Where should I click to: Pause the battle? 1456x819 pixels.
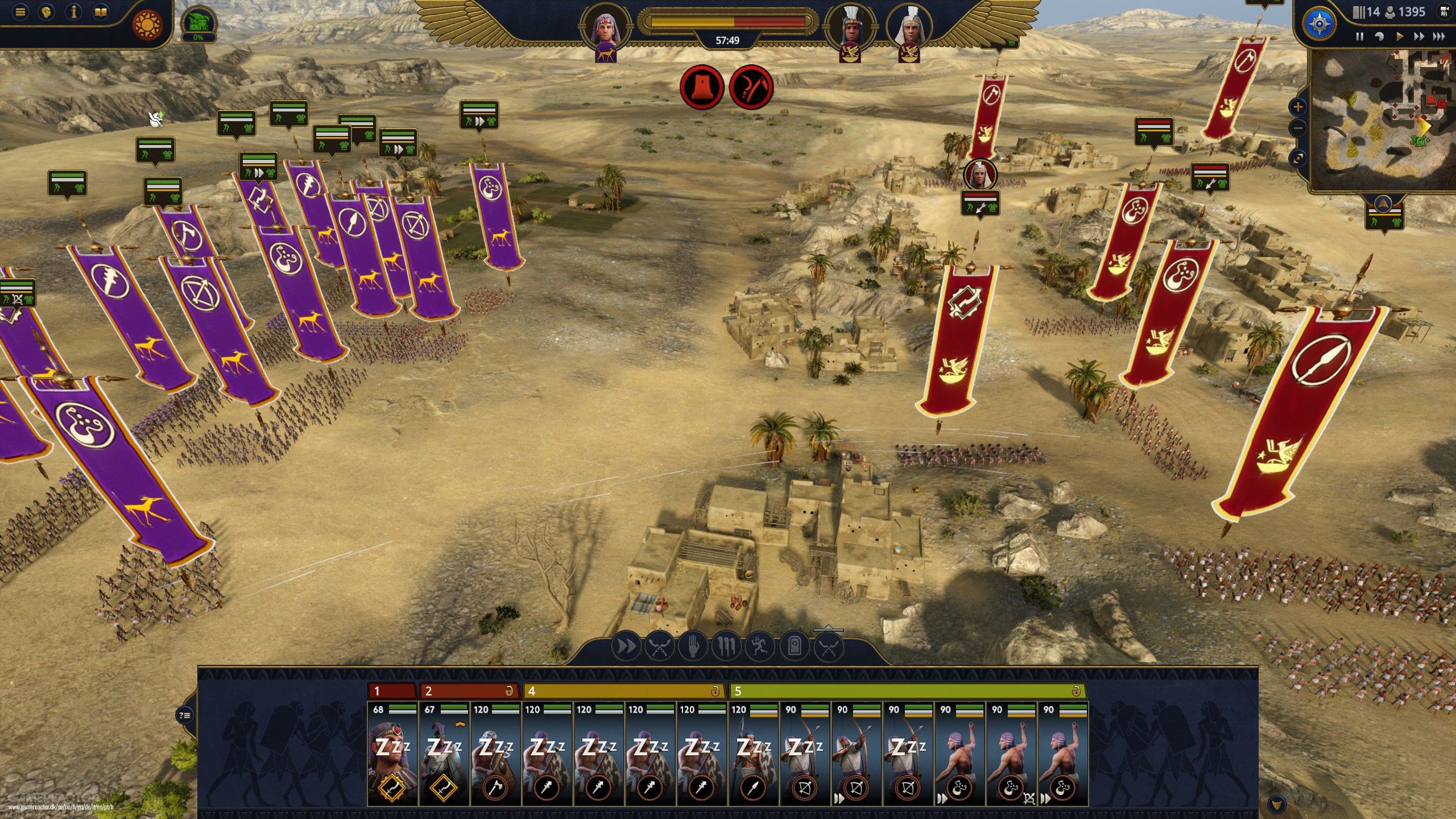tap(1359, 36)
